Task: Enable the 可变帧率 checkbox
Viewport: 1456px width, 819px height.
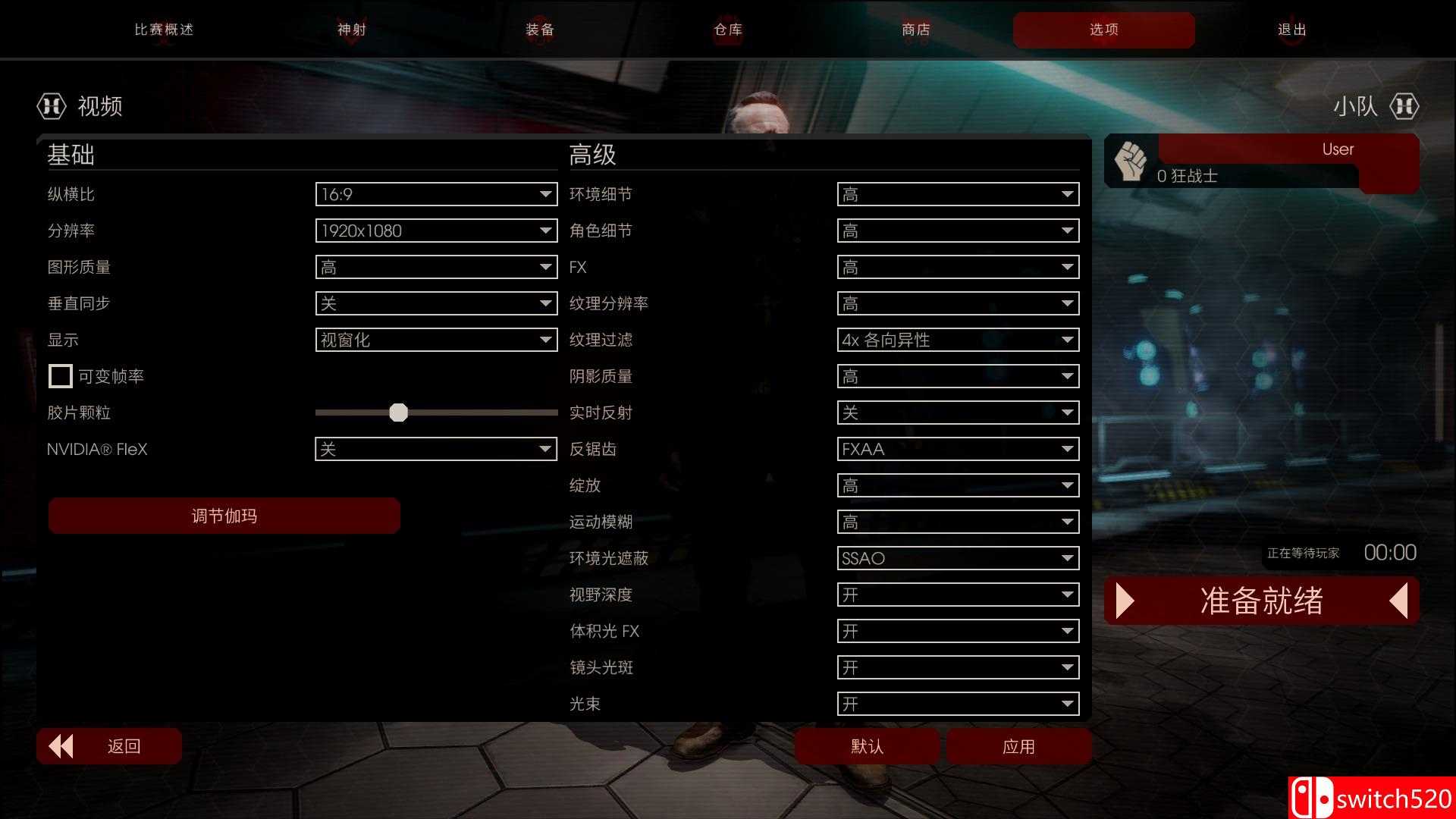Action: [x=60, y=375]
